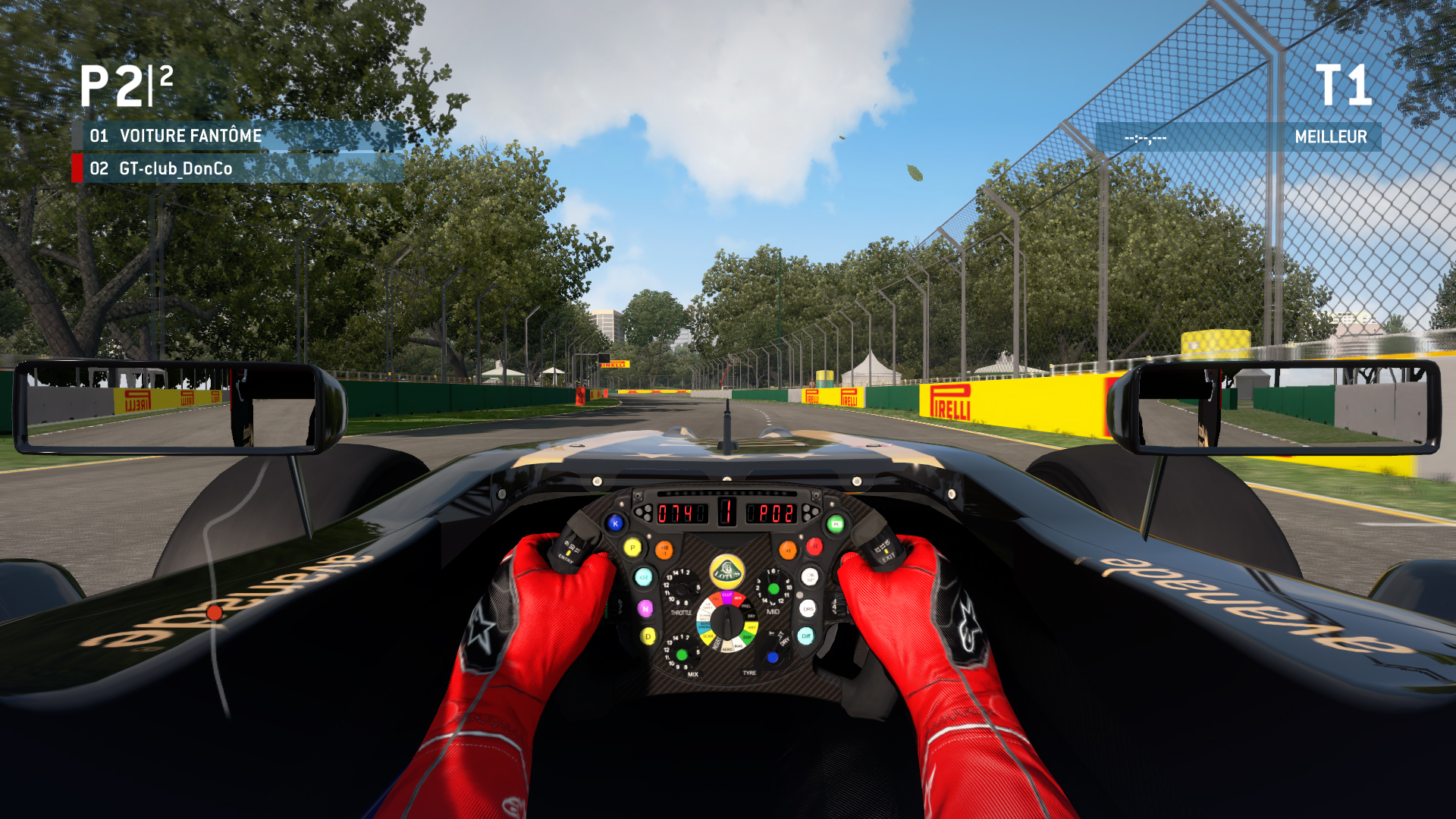Select the VOITURE FANTÔME leaderboard row

click(238, 136)
